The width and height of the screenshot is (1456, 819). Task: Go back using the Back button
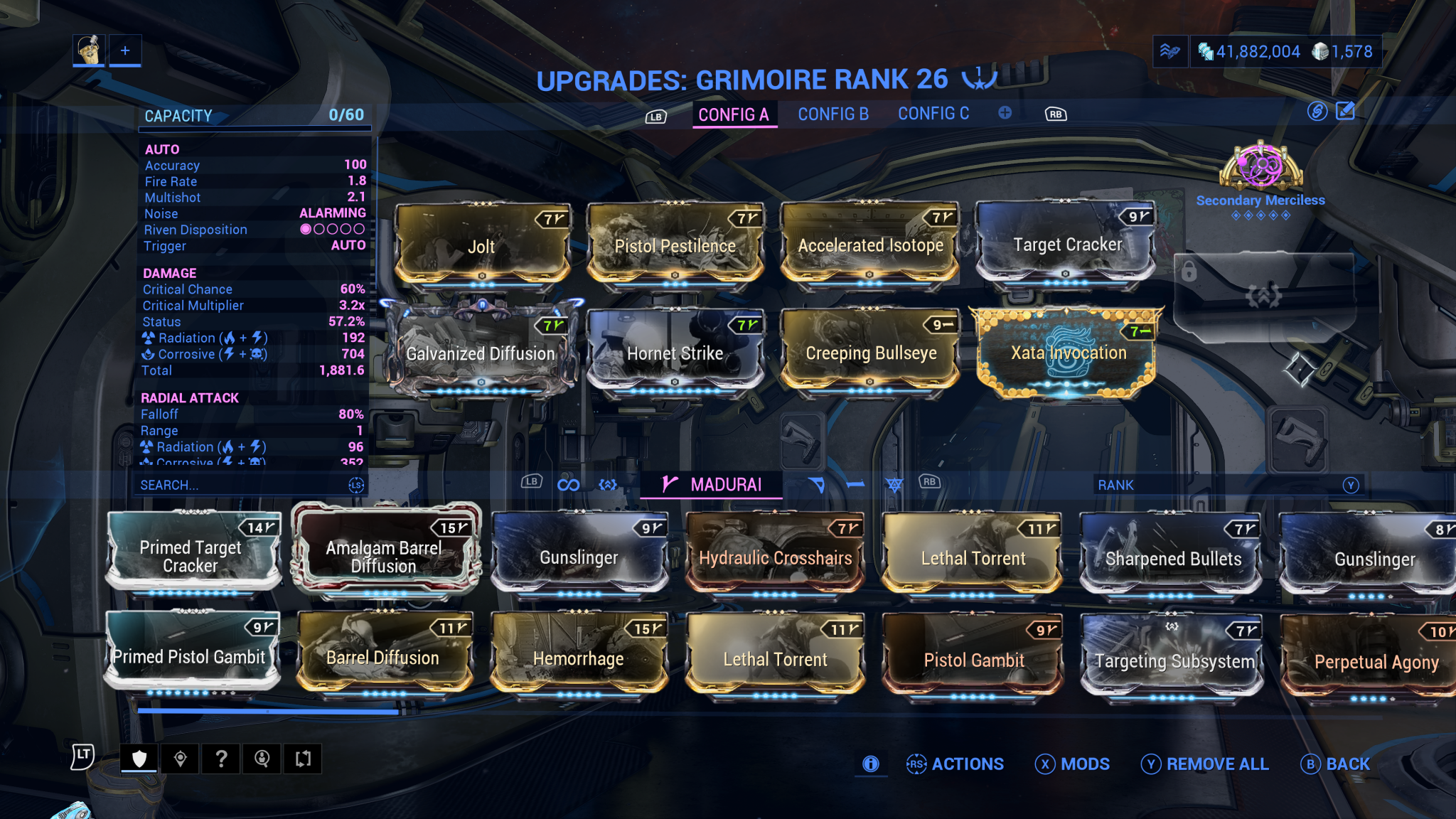(1336, 764)
